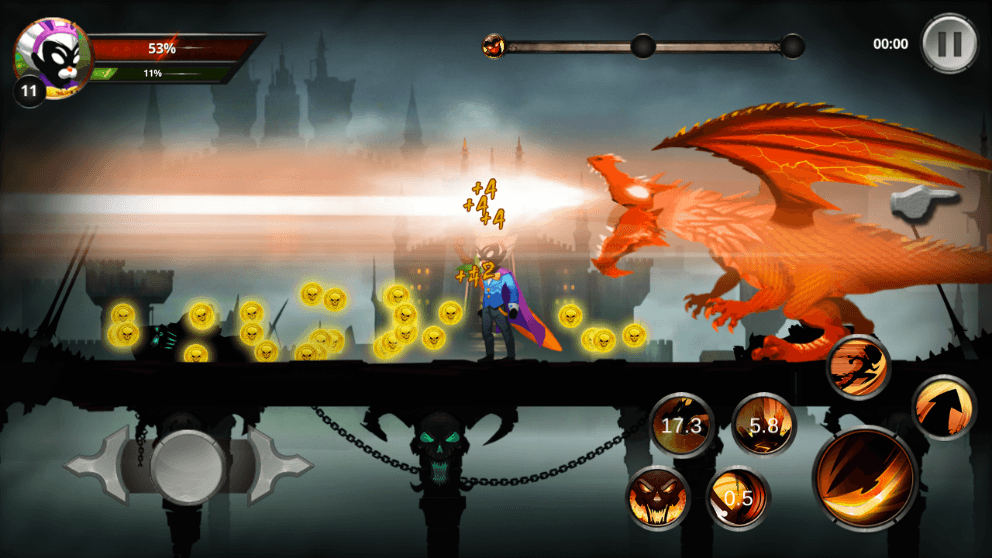
Task: Tap the main slash attack button
Action: (865, 477)
